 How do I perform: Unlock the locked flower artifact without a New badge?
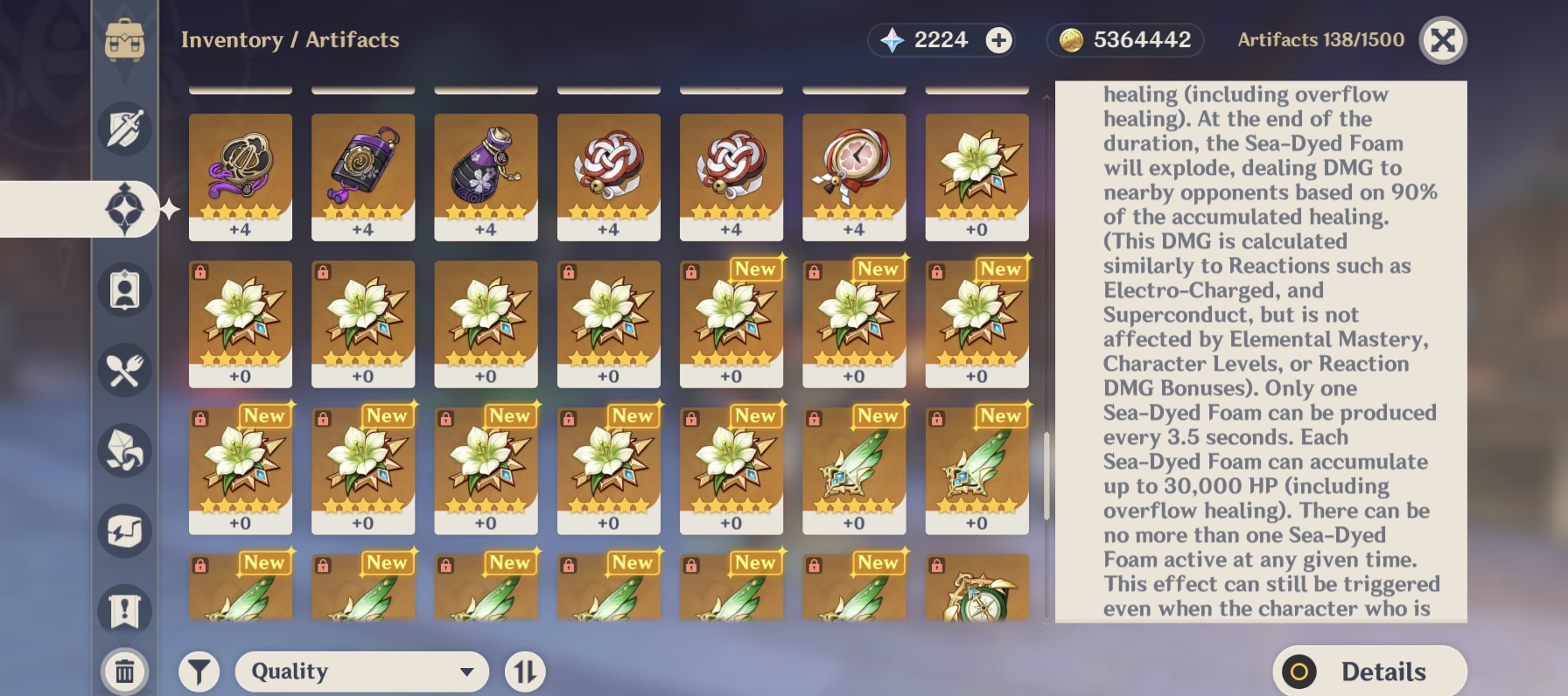pos(200,270)
